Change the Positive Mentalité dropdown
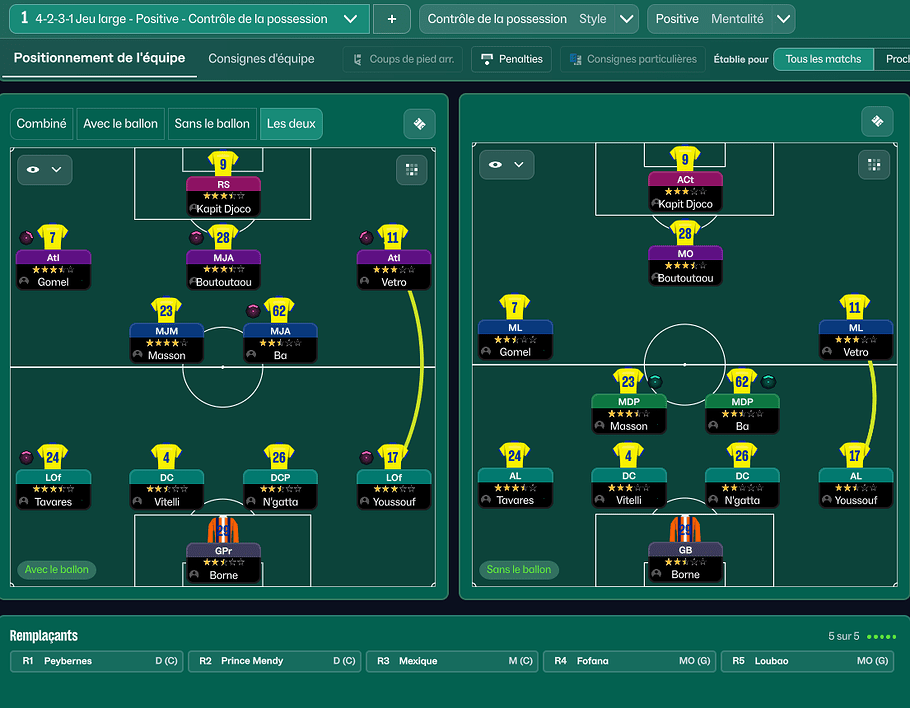 pyautogui.click(x=783, y=19)
